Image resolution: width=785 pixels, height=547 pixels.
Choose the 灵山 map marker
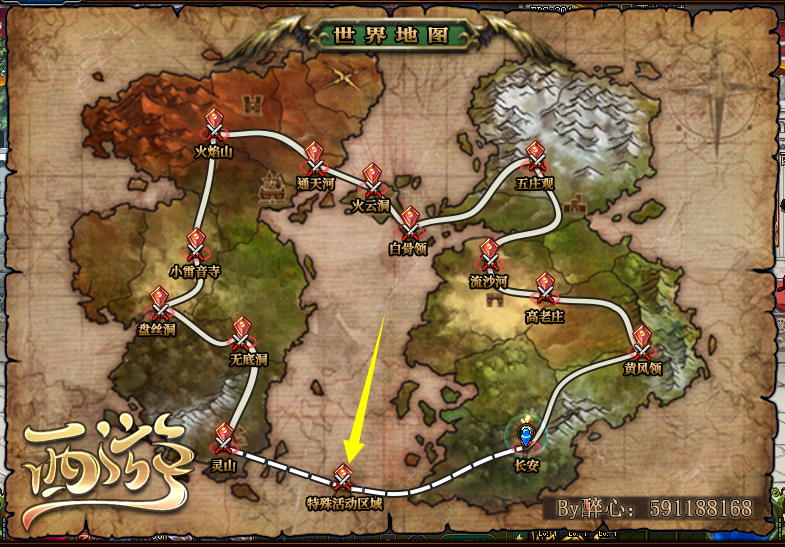(223, 439)
